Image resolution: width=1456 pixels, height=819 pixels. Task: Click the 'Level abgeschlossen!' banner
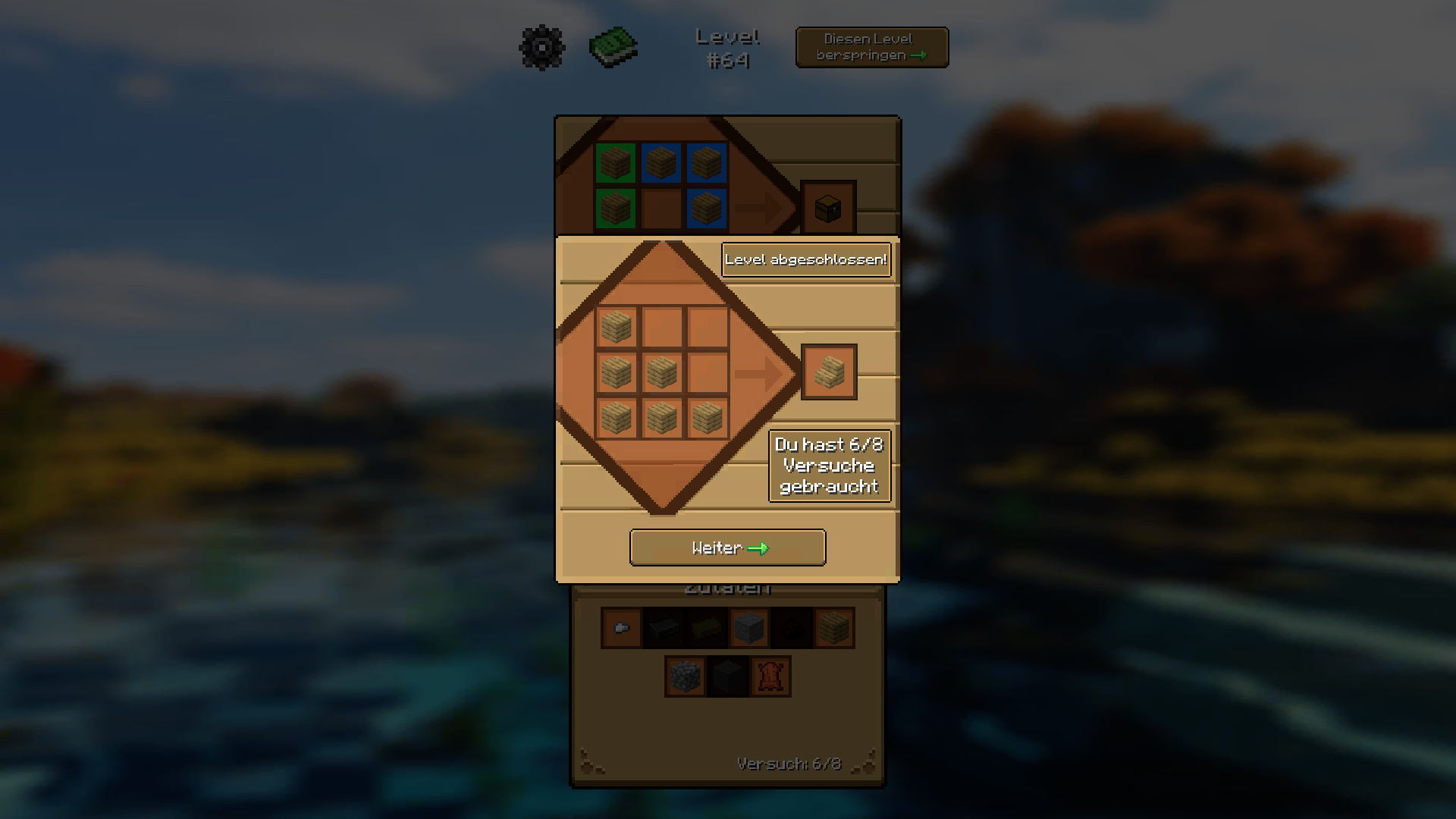click(806, 260)
